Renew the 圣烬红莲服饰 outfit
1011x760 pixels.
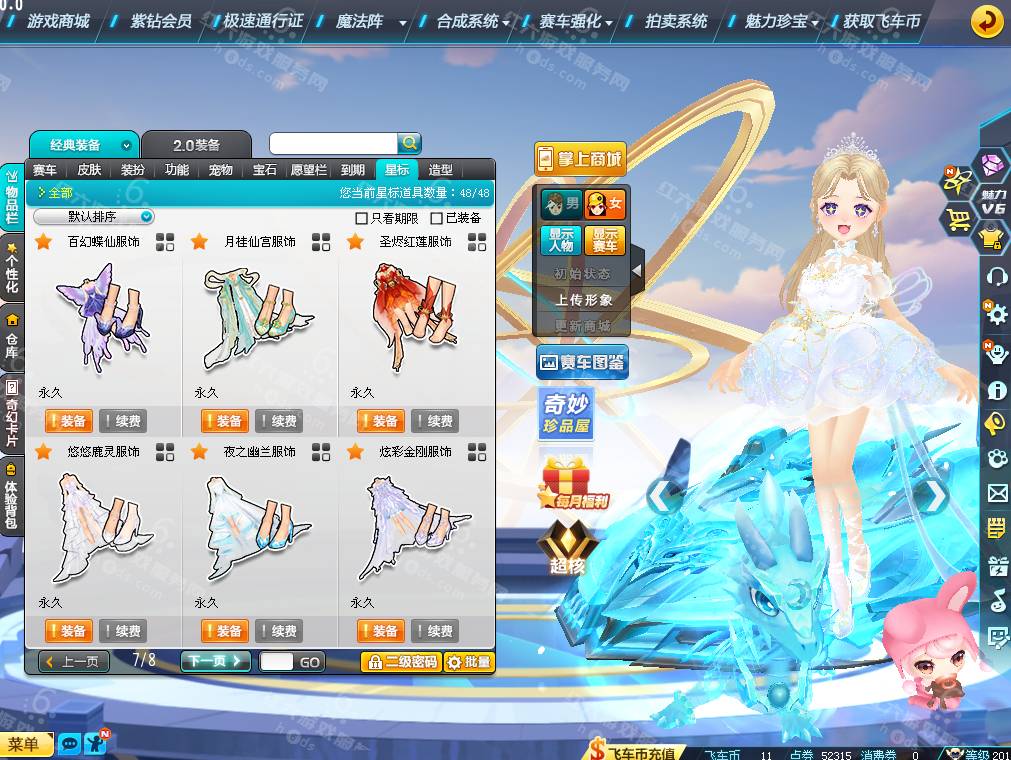[436, 421]
